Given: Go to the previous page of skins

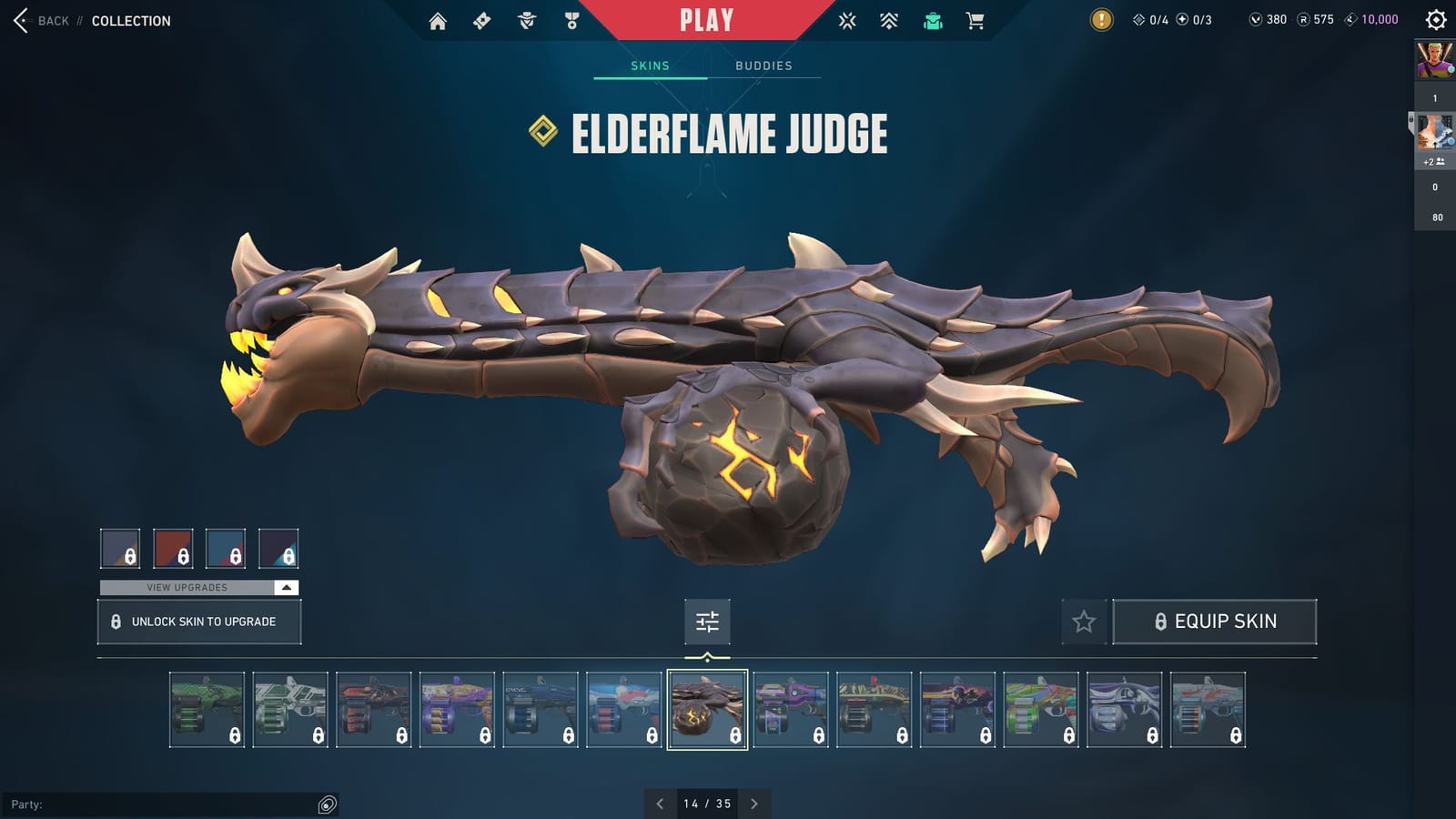Looking at the screenshot, I should pos(660,804).
